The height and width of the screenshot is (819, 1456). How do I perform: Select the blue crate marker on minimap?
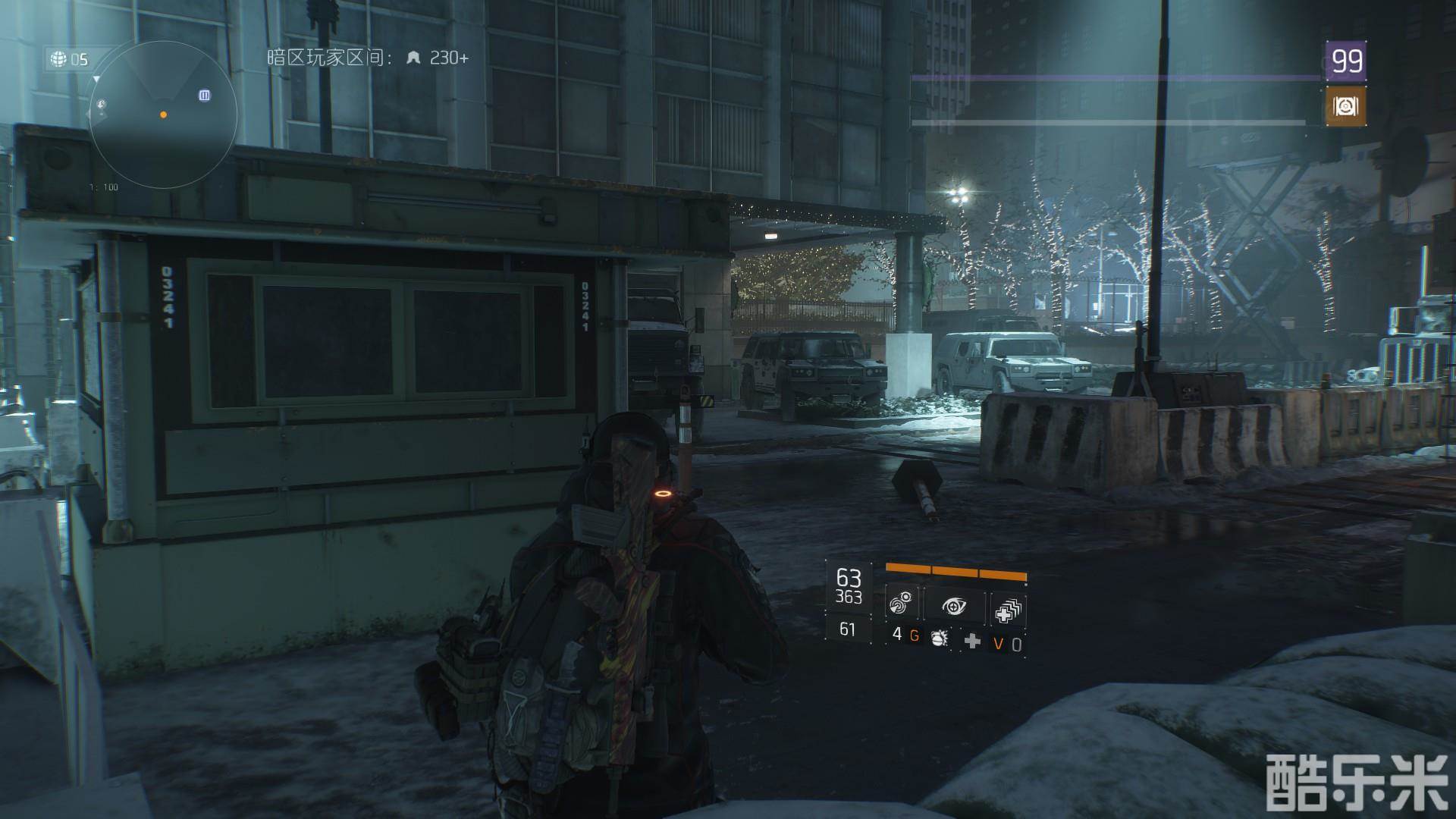pos(205,95)
